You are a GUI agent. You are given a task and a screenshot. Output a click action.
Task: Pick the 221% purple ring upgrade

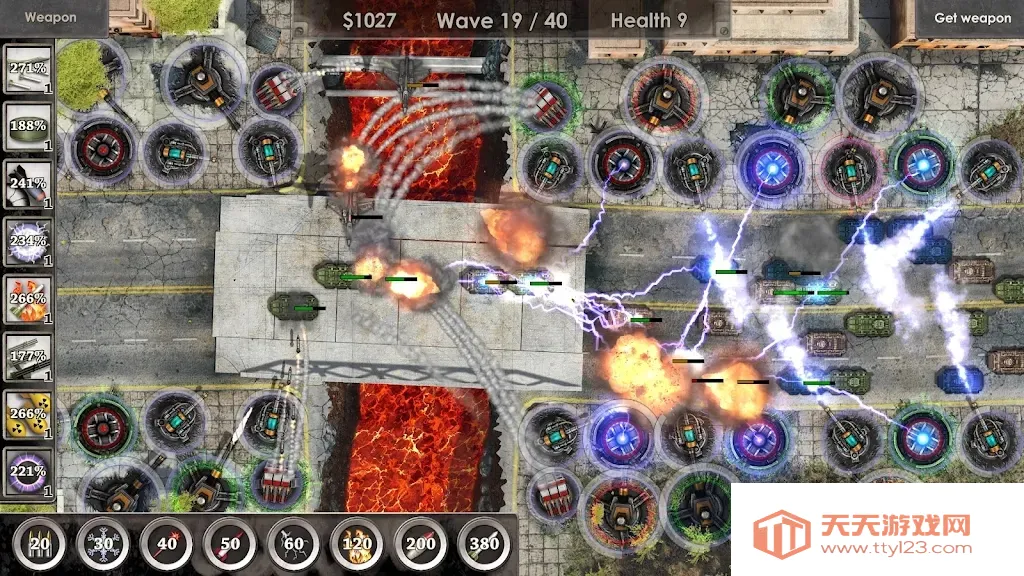[28, 470]
